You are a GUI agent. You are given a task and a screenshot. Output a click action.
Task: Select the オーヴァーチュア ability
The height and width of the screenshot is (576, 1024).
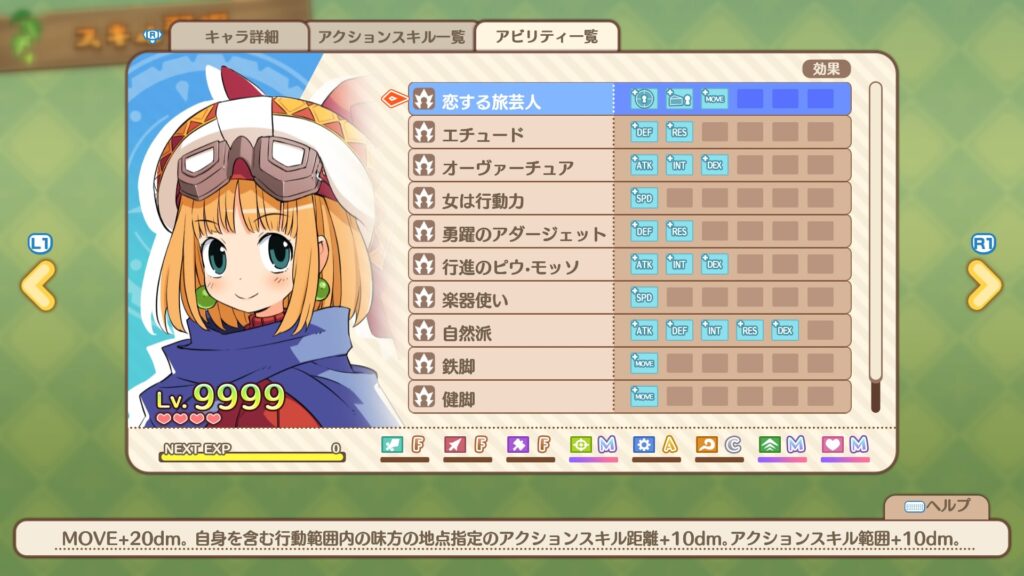click(512, 166)
